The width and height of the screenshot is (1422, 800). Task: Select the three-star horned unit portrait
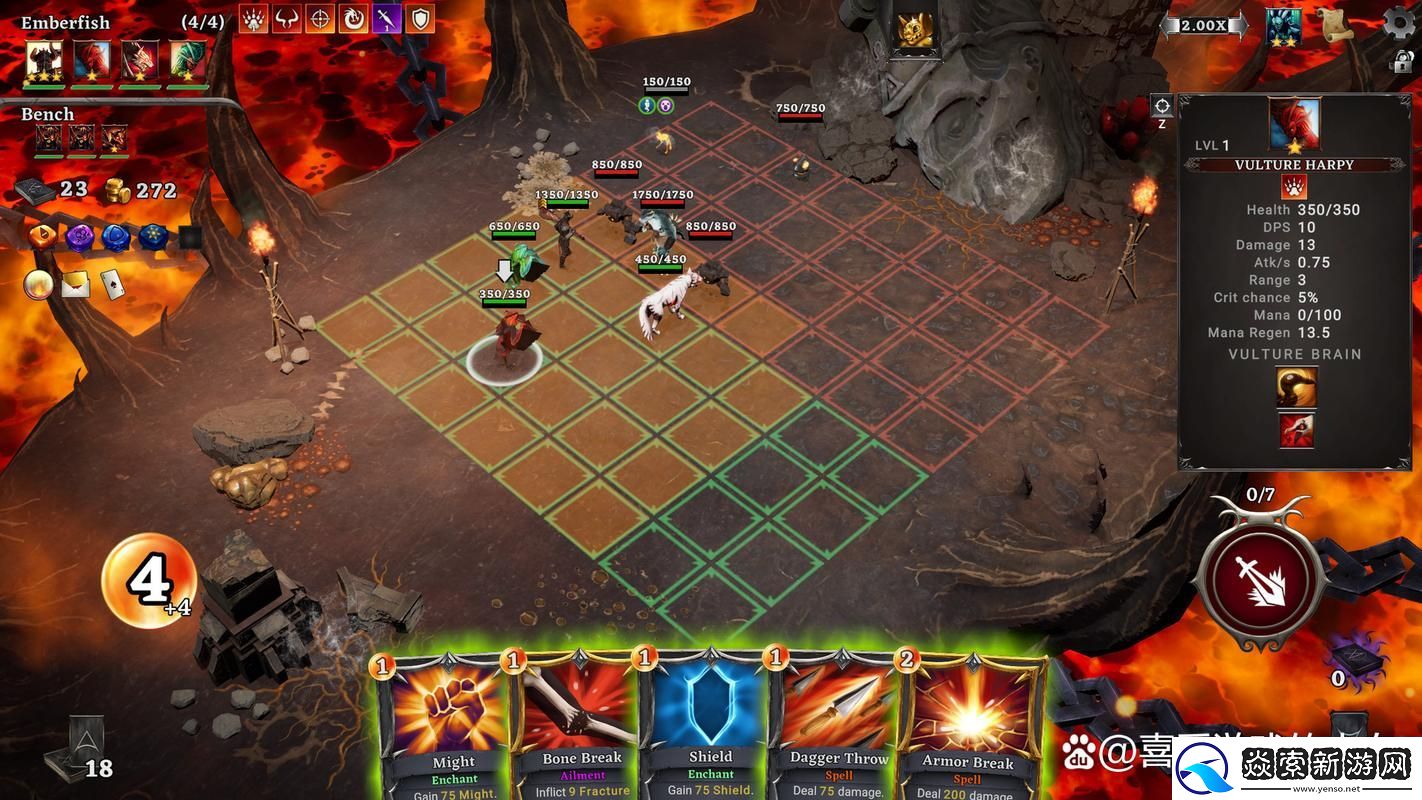[x=44, y=60]
